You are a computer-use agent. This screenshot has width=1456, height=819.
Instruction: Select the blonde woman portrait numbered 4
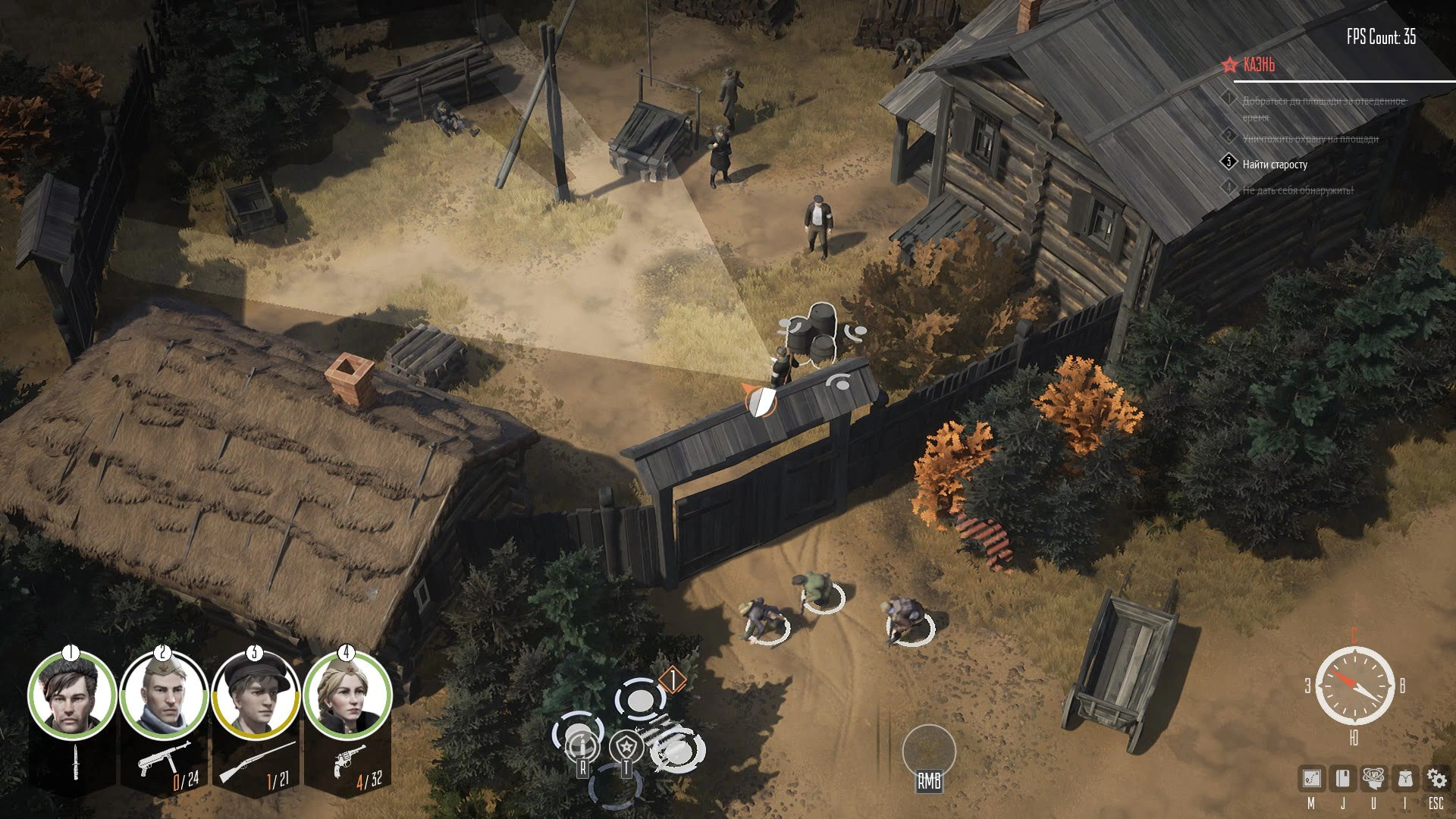point(347,696)
